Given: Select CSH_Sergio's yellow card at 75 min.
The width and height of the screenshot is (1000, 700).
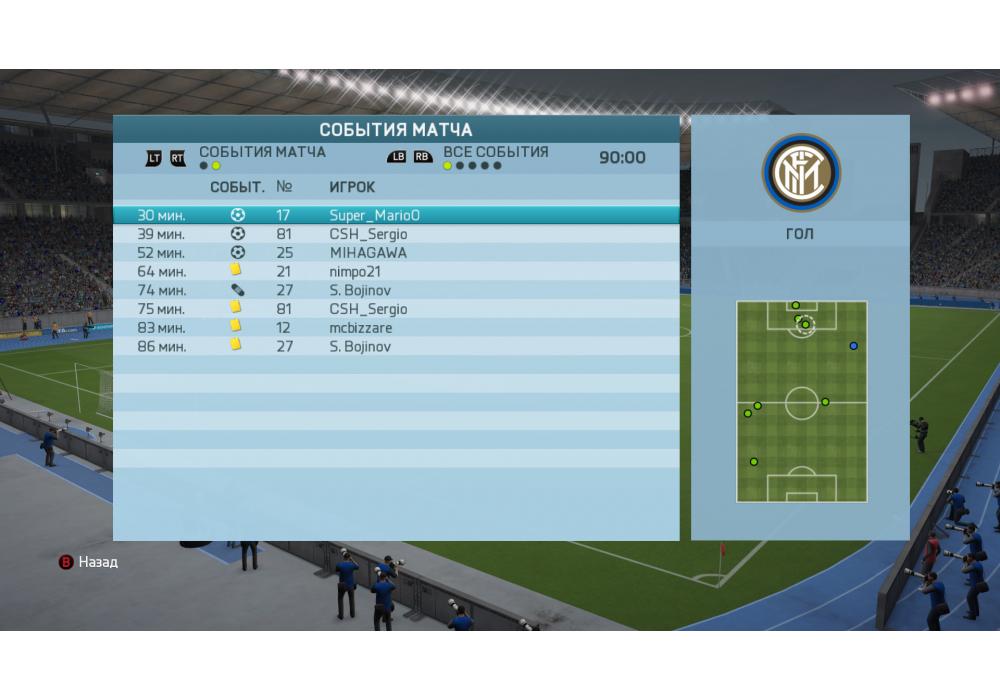Looking at the screenshot, I should coord(395,309).
